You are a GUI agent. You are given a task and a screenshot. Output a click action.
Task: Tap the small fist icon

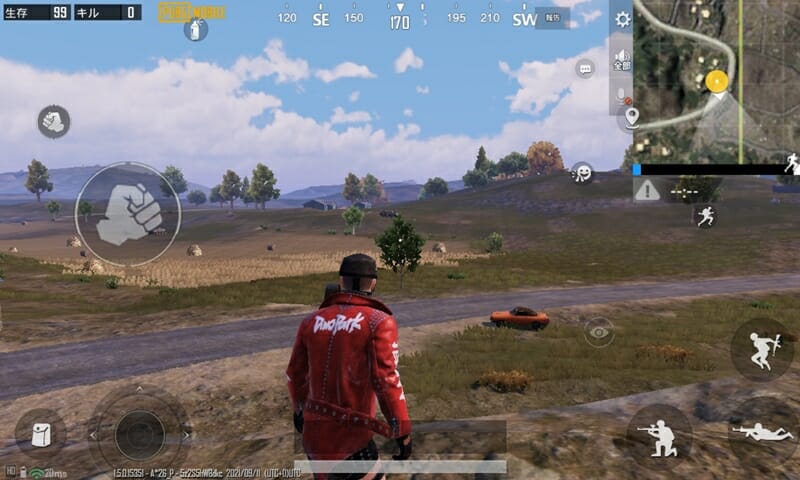(x=53, y=122)
